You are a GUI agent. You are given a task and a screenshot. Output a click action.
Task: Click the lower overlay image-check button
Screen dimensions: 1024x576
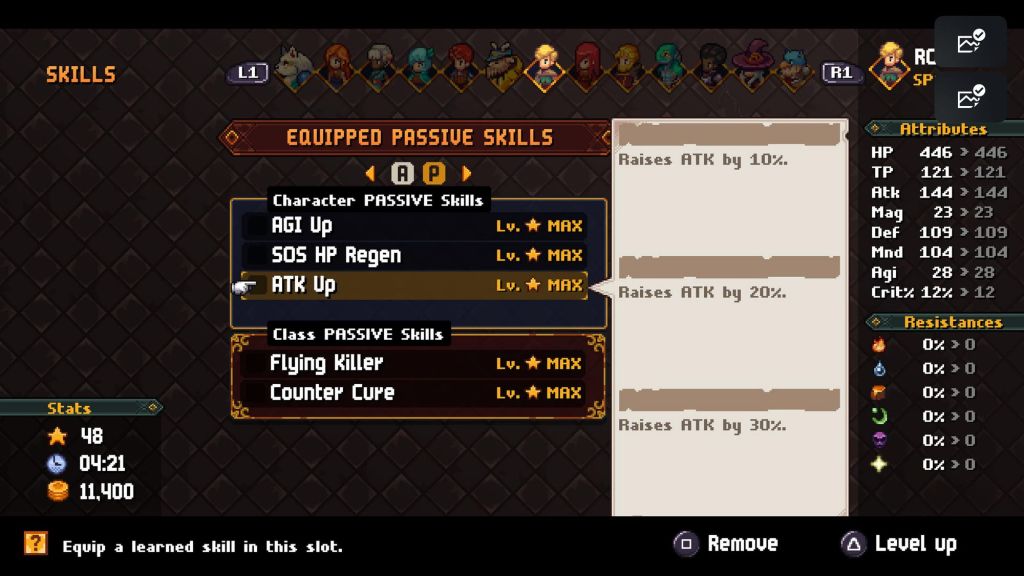point(970,98)
